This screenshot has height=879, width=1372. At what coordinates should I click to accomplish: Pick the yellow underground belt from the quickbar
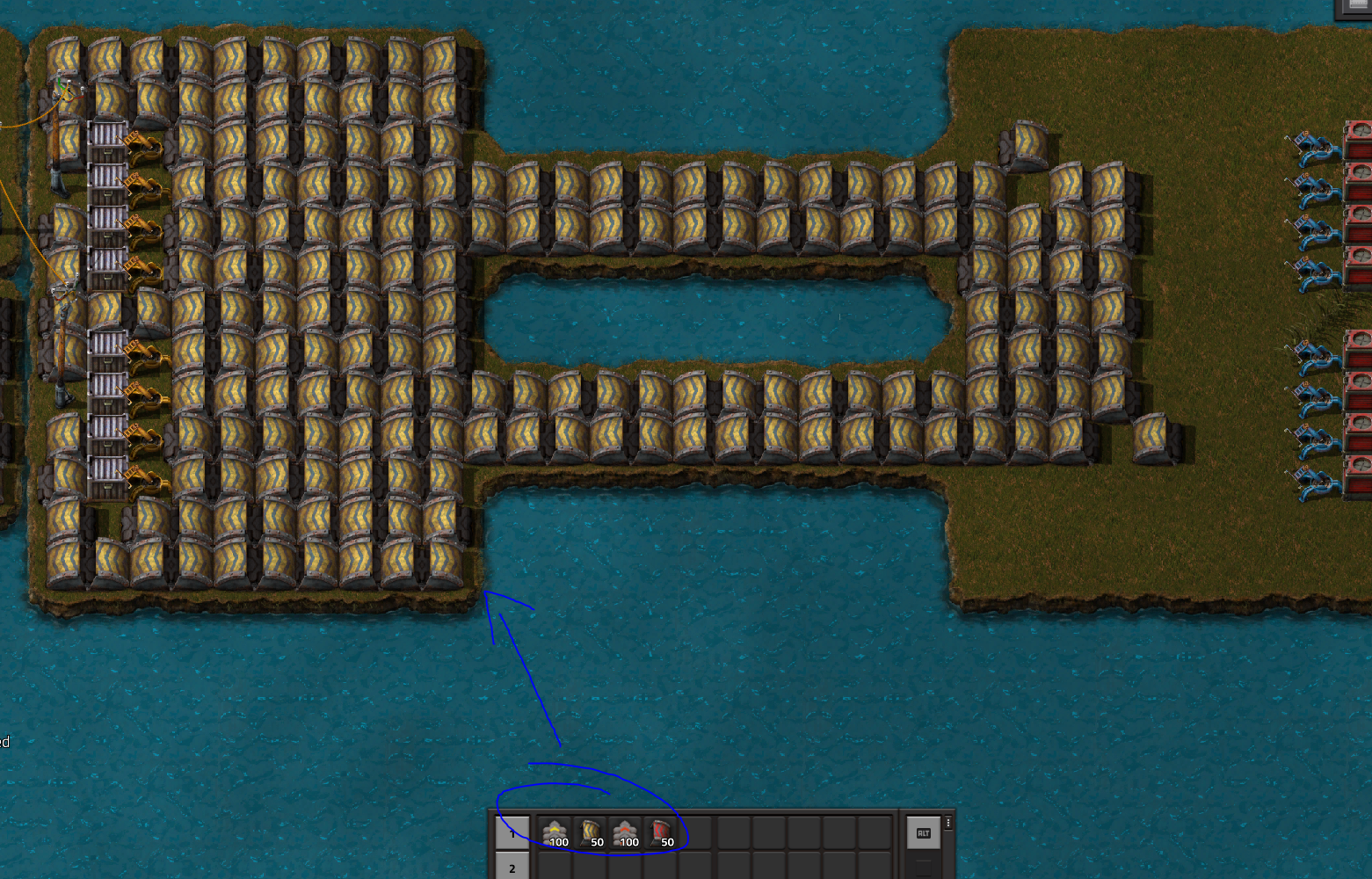pos(592,831)
